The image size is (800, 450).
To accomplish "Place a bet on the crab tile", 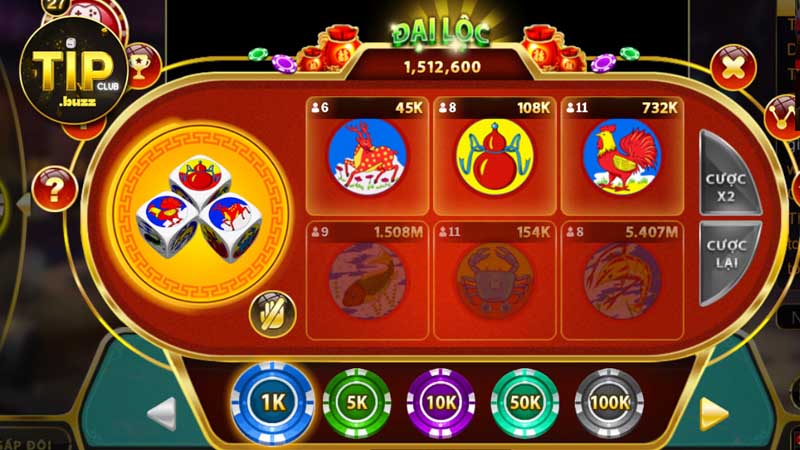I will 494,280.
